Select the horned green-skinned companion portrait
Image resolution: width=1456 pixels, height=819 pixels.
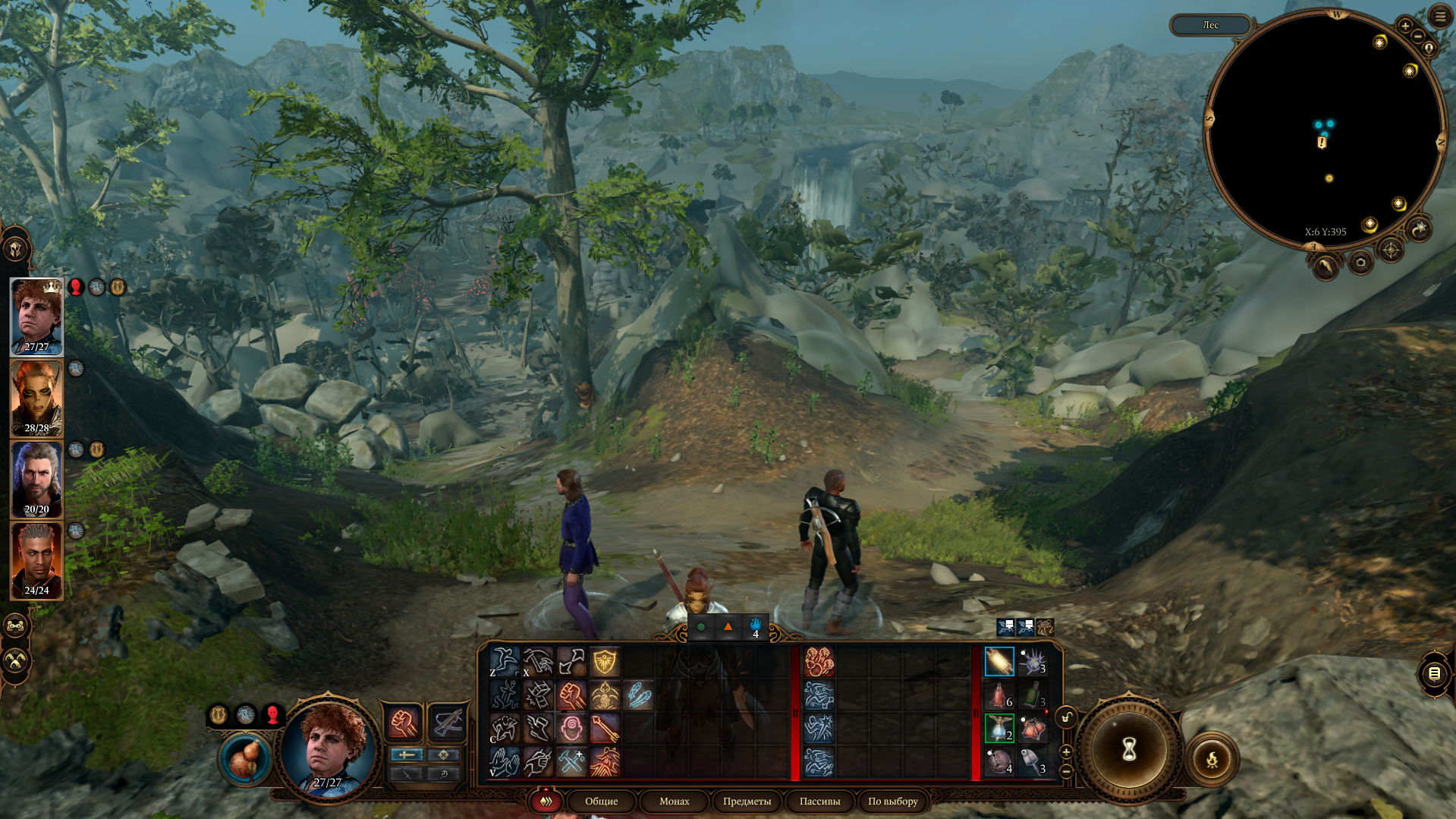click(36, 398)
